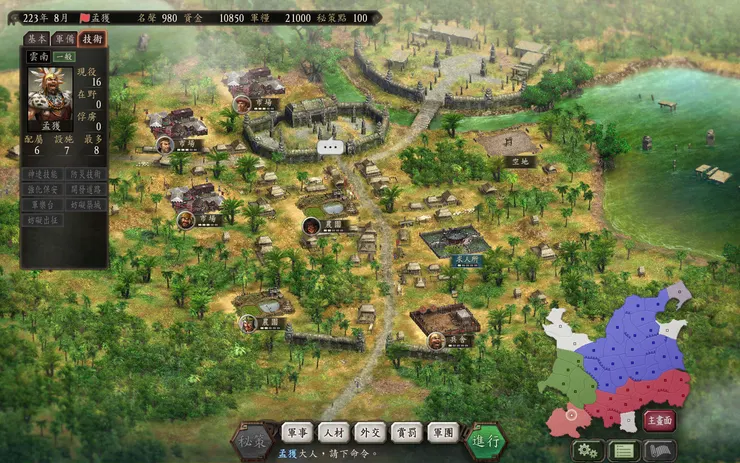Open settings with the gear icon
The image size is (740, 463).
click(x=588, y=450)
